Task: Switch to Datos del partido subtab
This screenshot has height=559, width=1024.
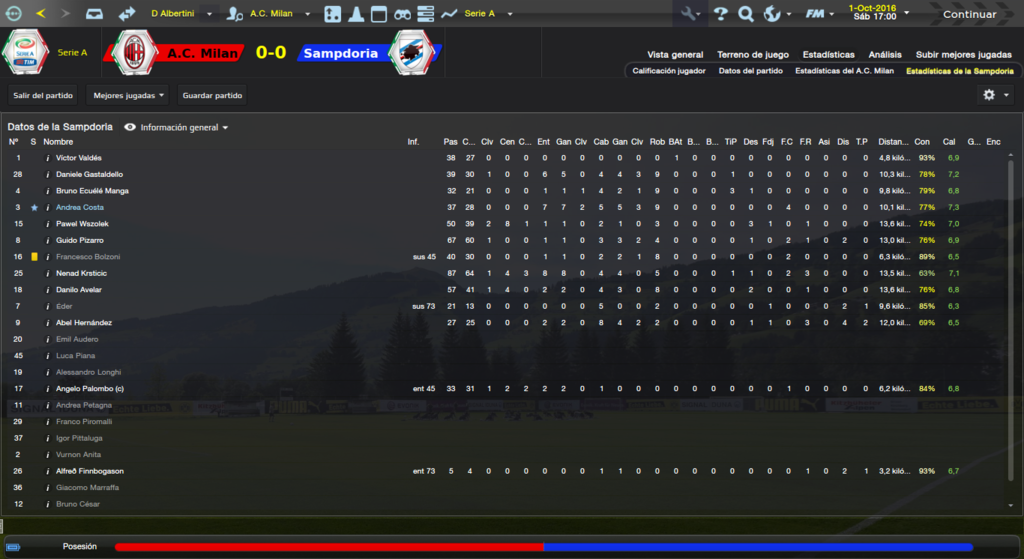Action: 750,71
